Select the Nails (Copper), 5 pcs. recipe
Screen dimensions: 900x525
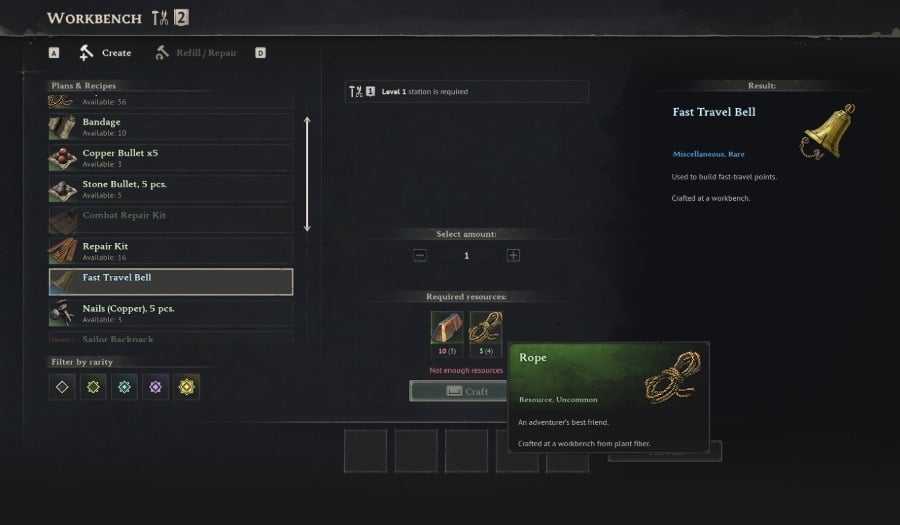(170, 313)
